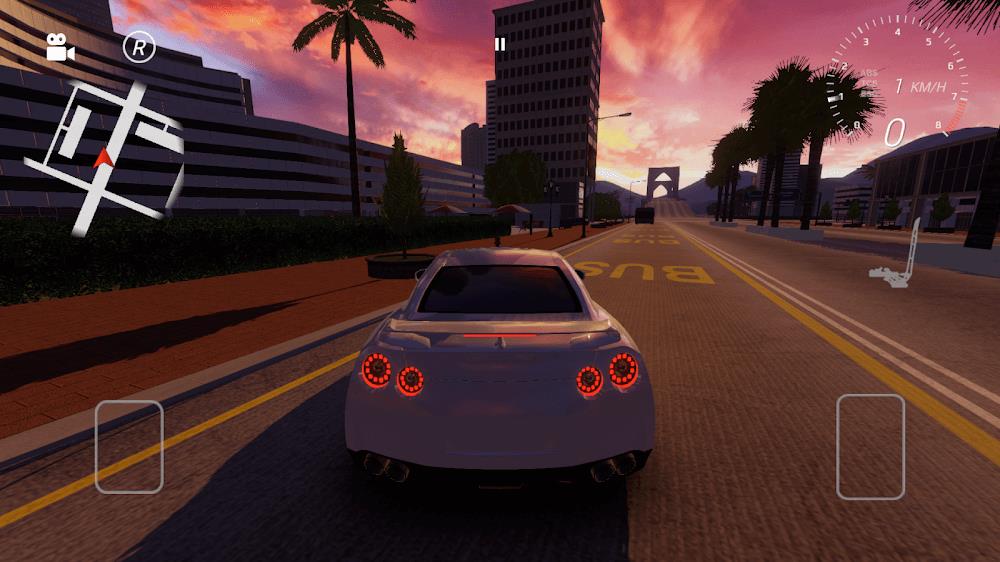The image size is (1000, 562).
Task: Tap the left brake pedal
Action: click(129, 446)
